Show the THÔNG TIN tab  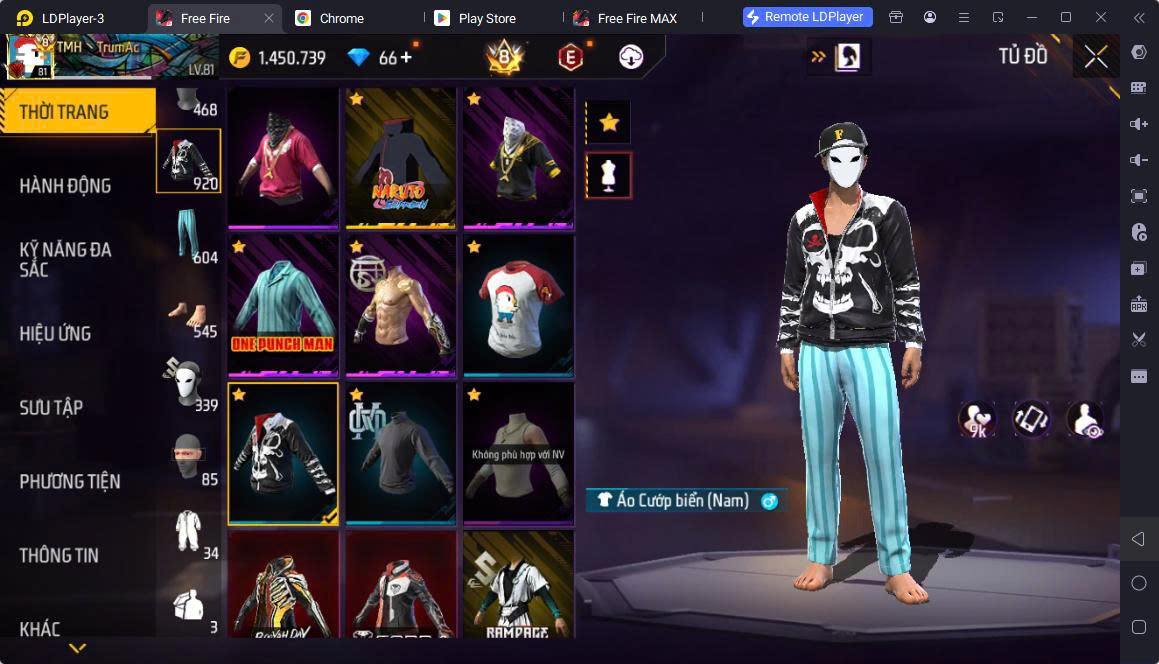(x=59, y=555)
